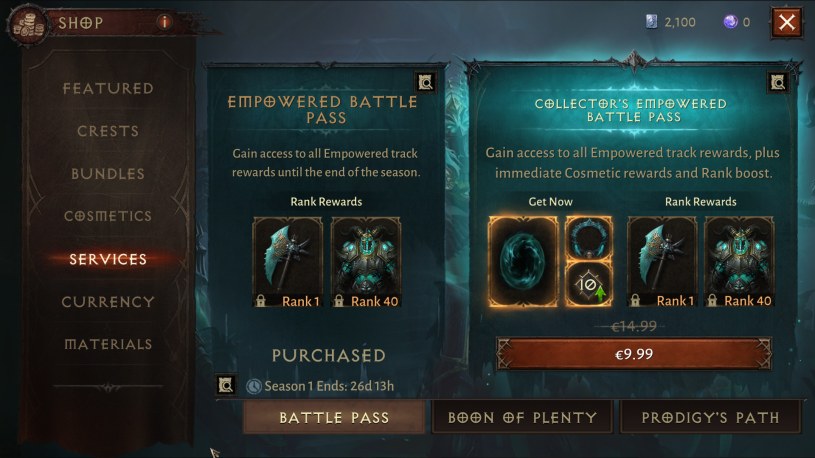
Task: Preview the Empowered Battle Pass details
Action: click(x=426, y=82)
